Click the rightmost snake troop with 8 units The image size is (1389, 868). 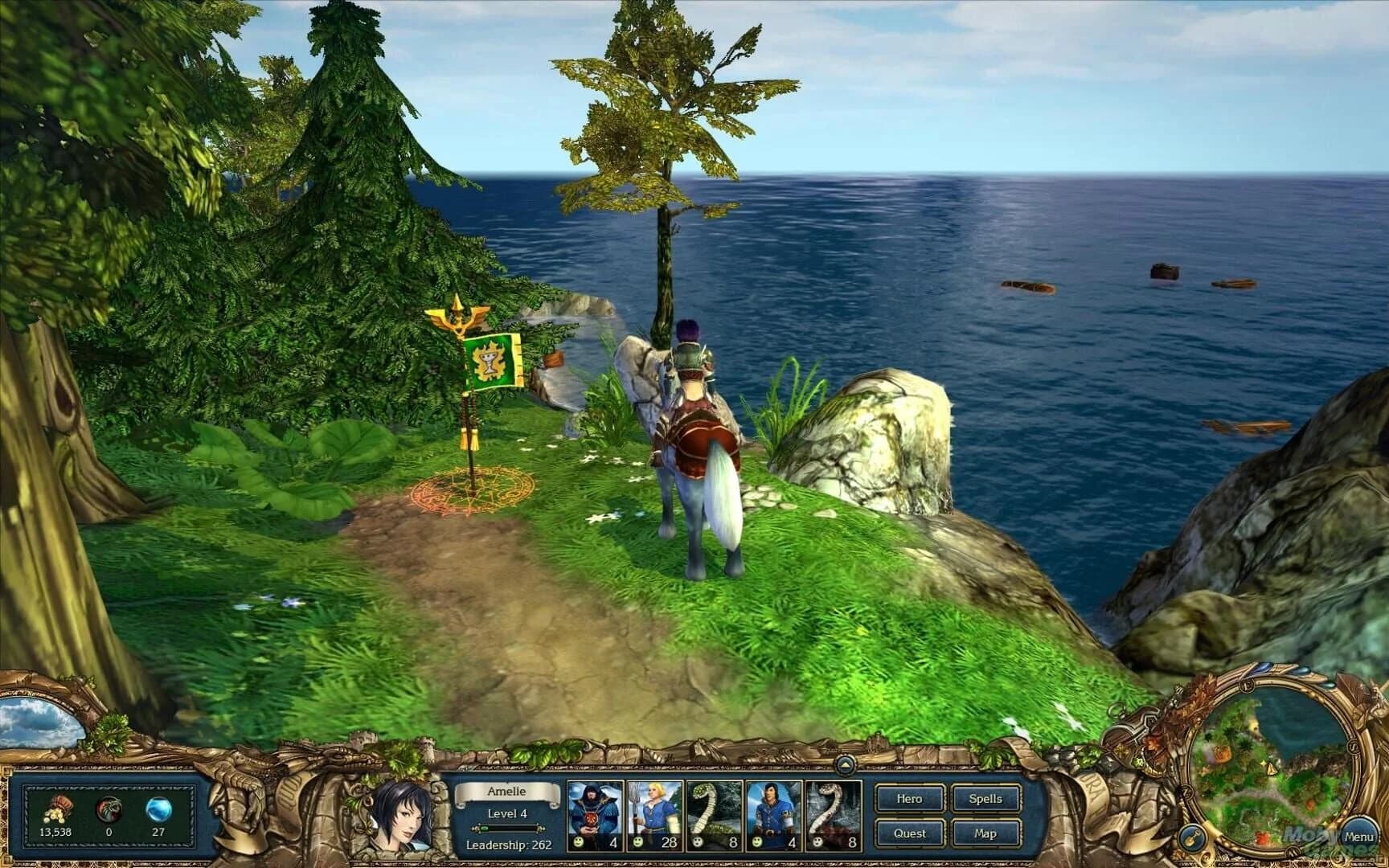point(834,812)
